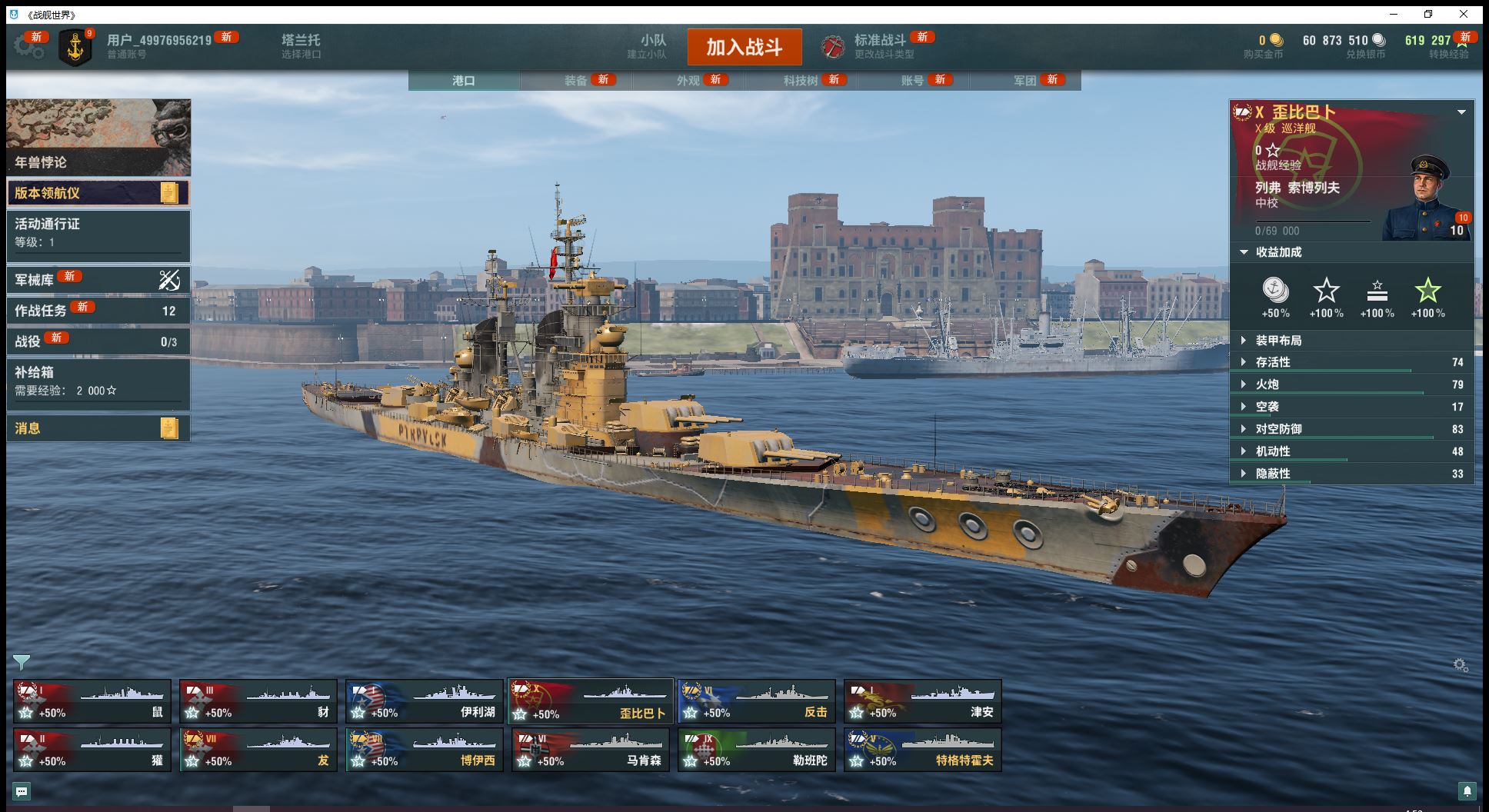
Task: Expand the 火炮 artillery stats row
Action: pyautogui.click(x=1351, y=384)
